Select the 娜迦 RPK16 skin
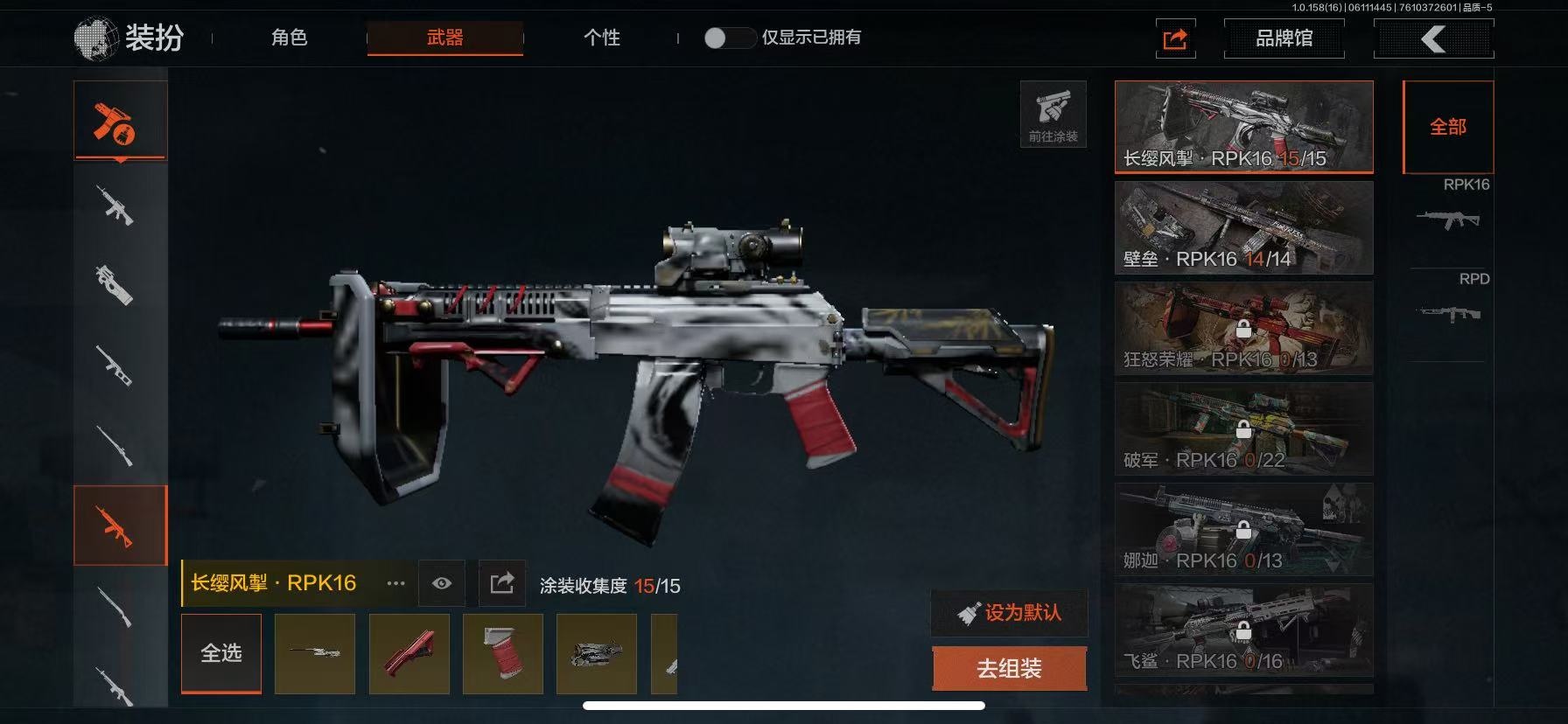This screenshot has width=1568, height=724. coord(1243,530)
